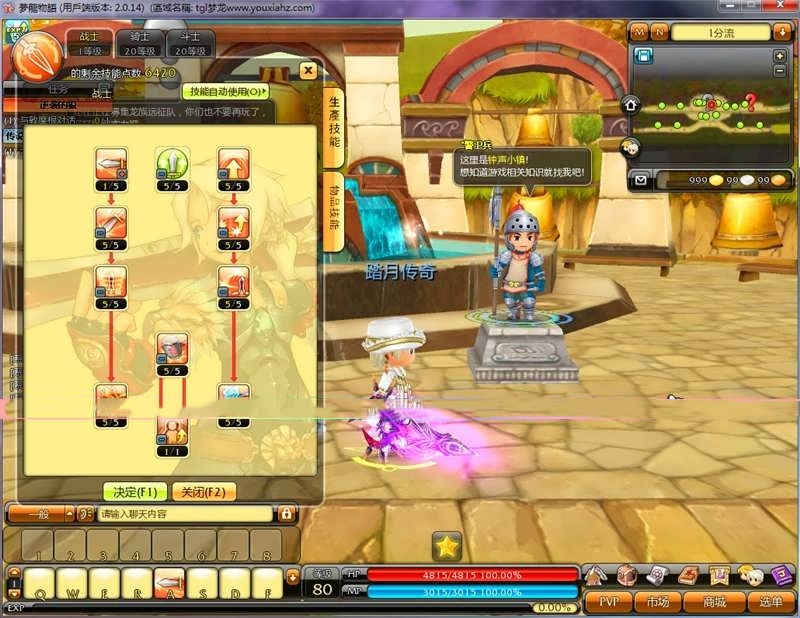Zoom out the minimap with minus button

point(780,70)
